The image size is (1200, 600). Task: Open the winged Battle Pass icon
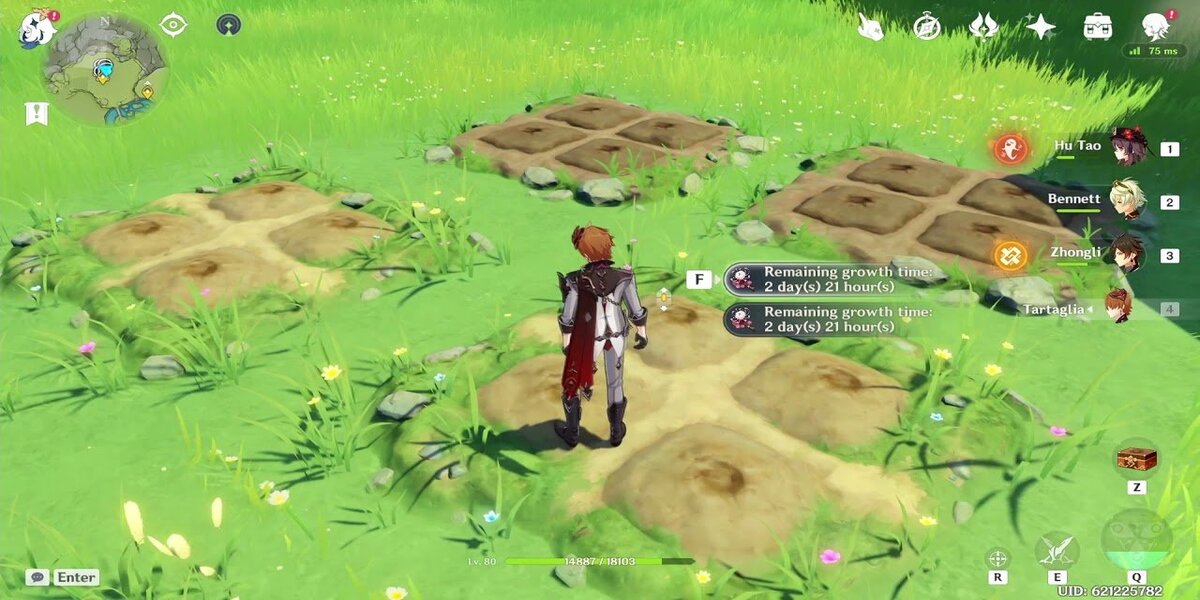tap(984, 27)
